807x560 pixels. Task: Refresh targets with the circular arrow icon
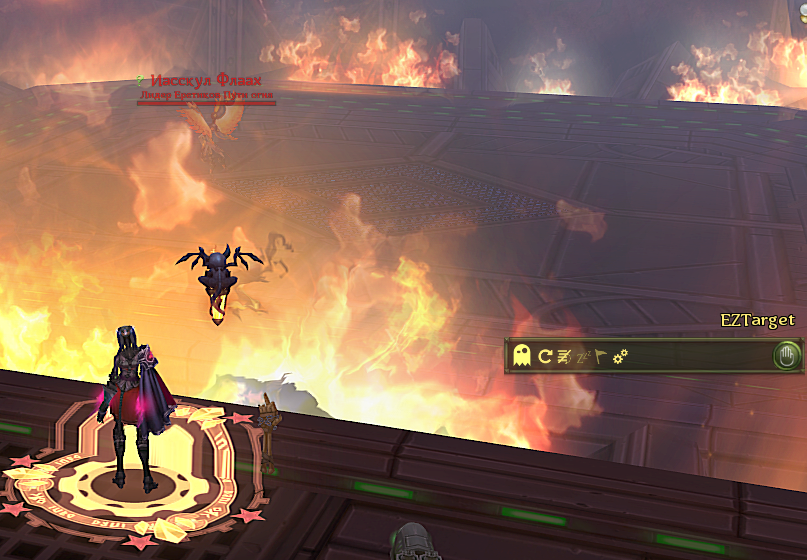pos(545,355)
